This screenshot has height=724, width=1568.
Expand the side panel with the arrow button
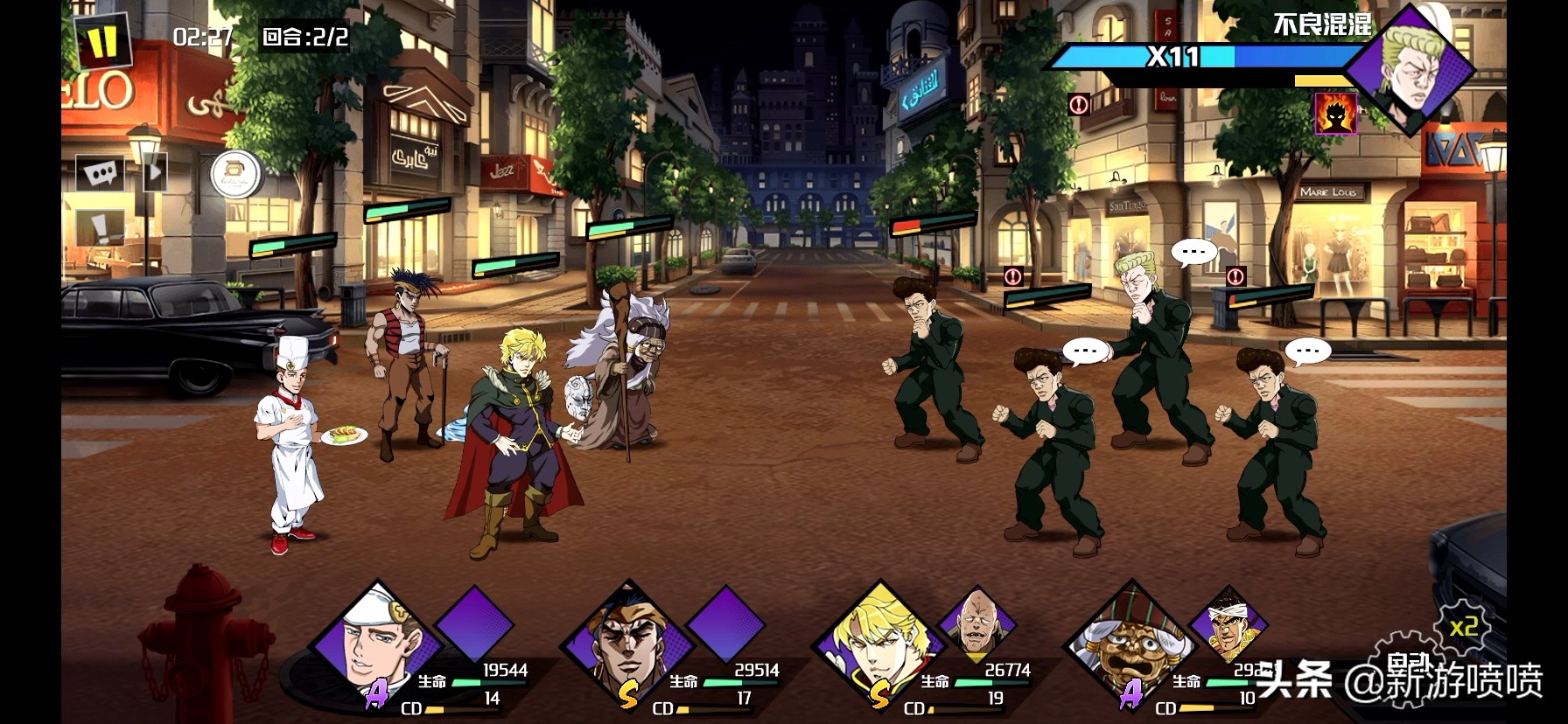click(x=154, y=172)
